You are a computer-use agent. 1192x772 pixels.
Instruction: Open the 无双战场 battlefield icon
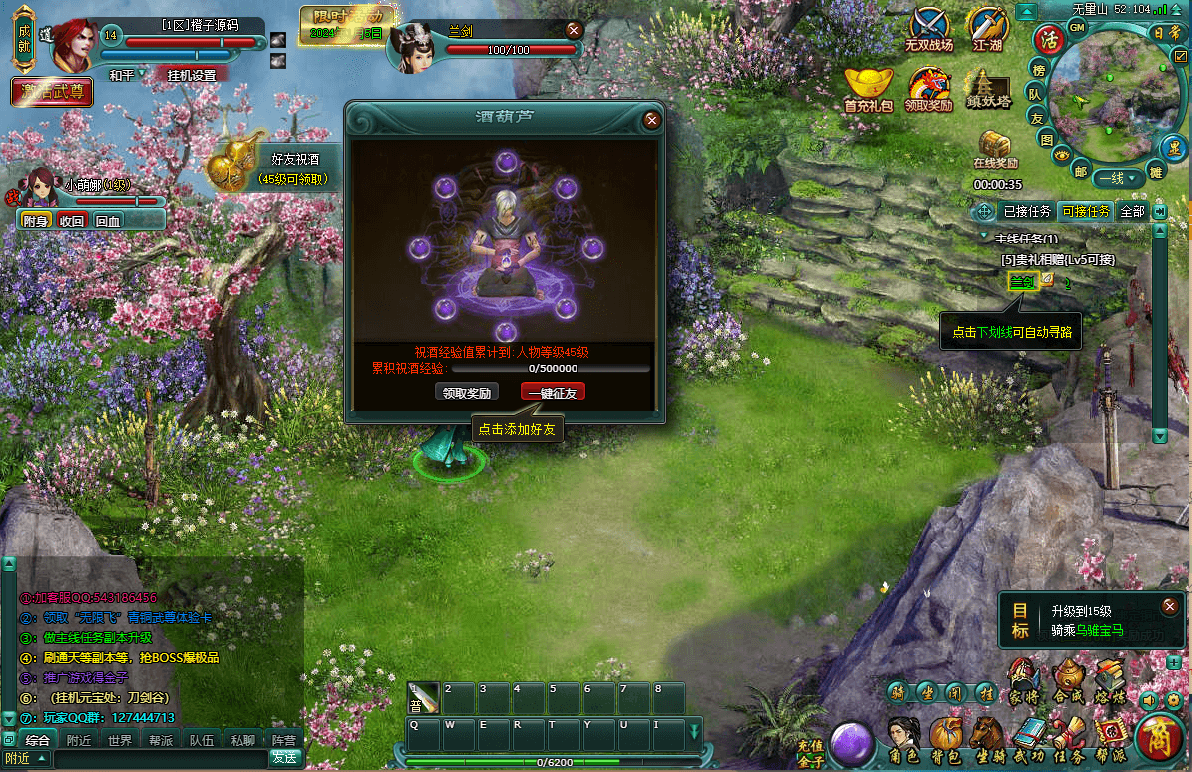click(929, 31)
